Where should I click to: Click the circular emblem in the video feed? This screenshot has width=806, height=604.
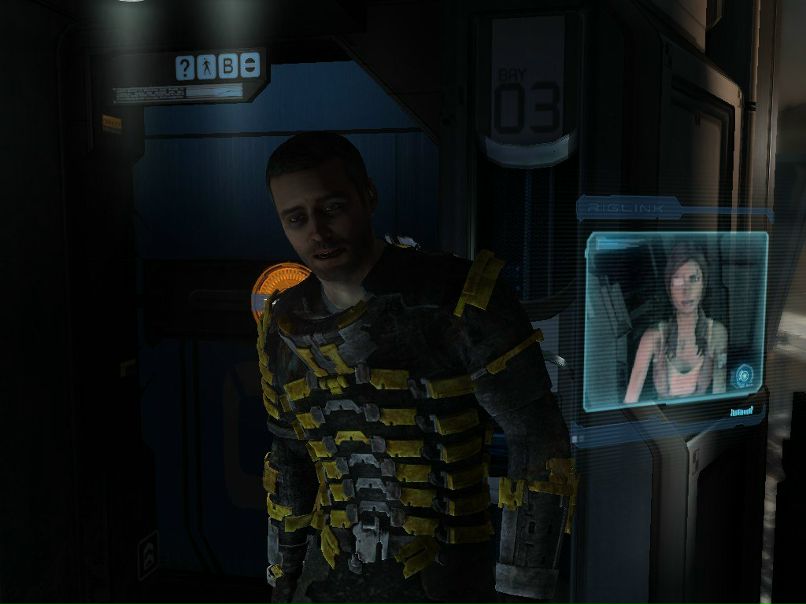pyautogui.click(x=744, y=376)
